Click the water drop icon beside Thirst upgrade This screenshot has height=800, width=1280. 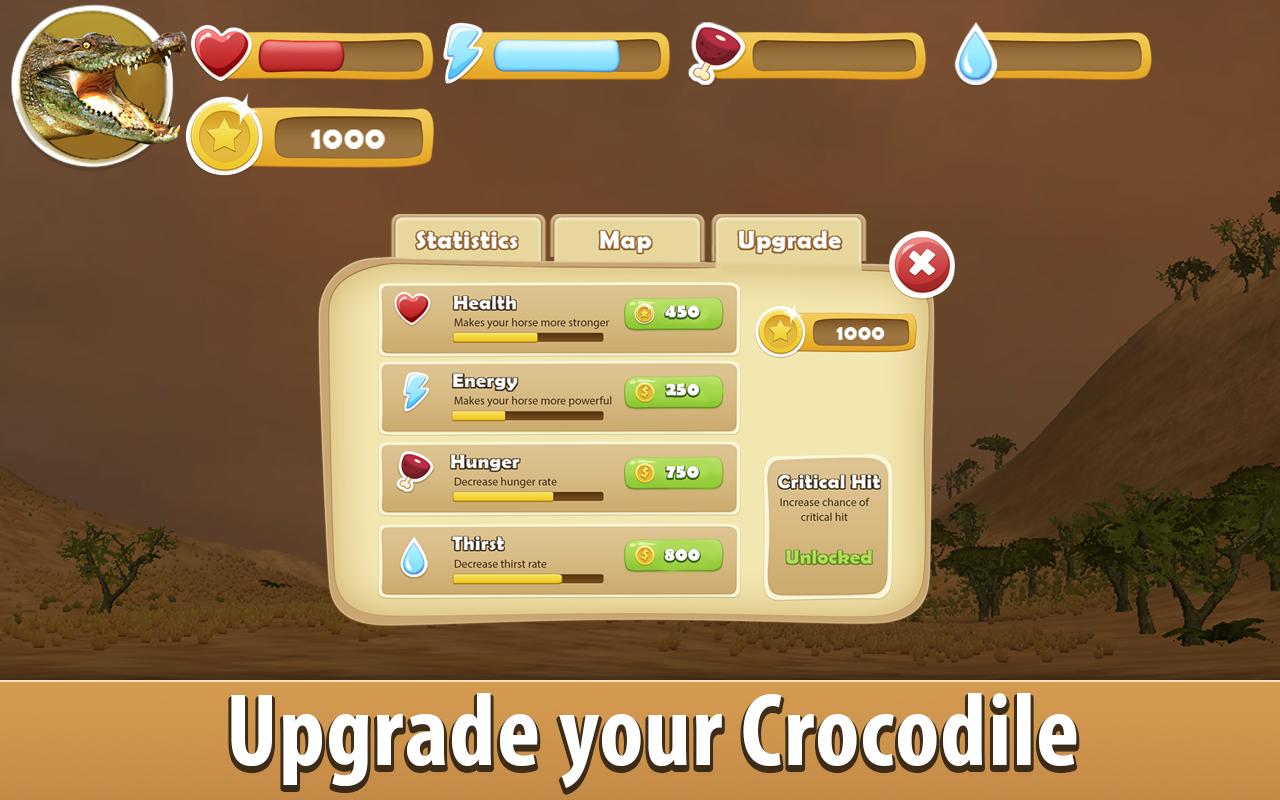(x=412, y=554)
